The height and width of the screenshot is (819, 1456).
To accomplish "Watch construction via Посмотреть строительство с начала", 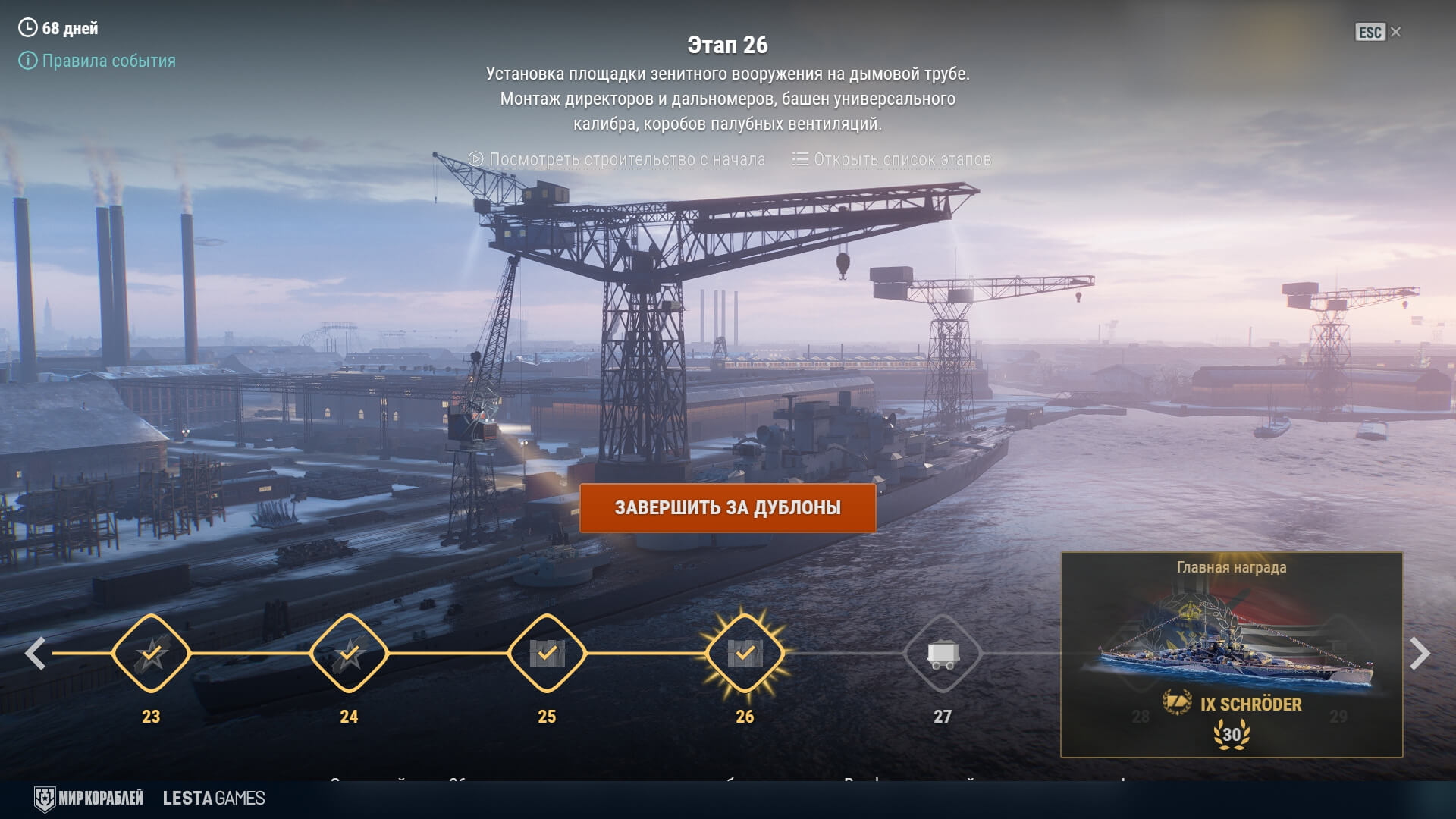I will pos(617,159).
